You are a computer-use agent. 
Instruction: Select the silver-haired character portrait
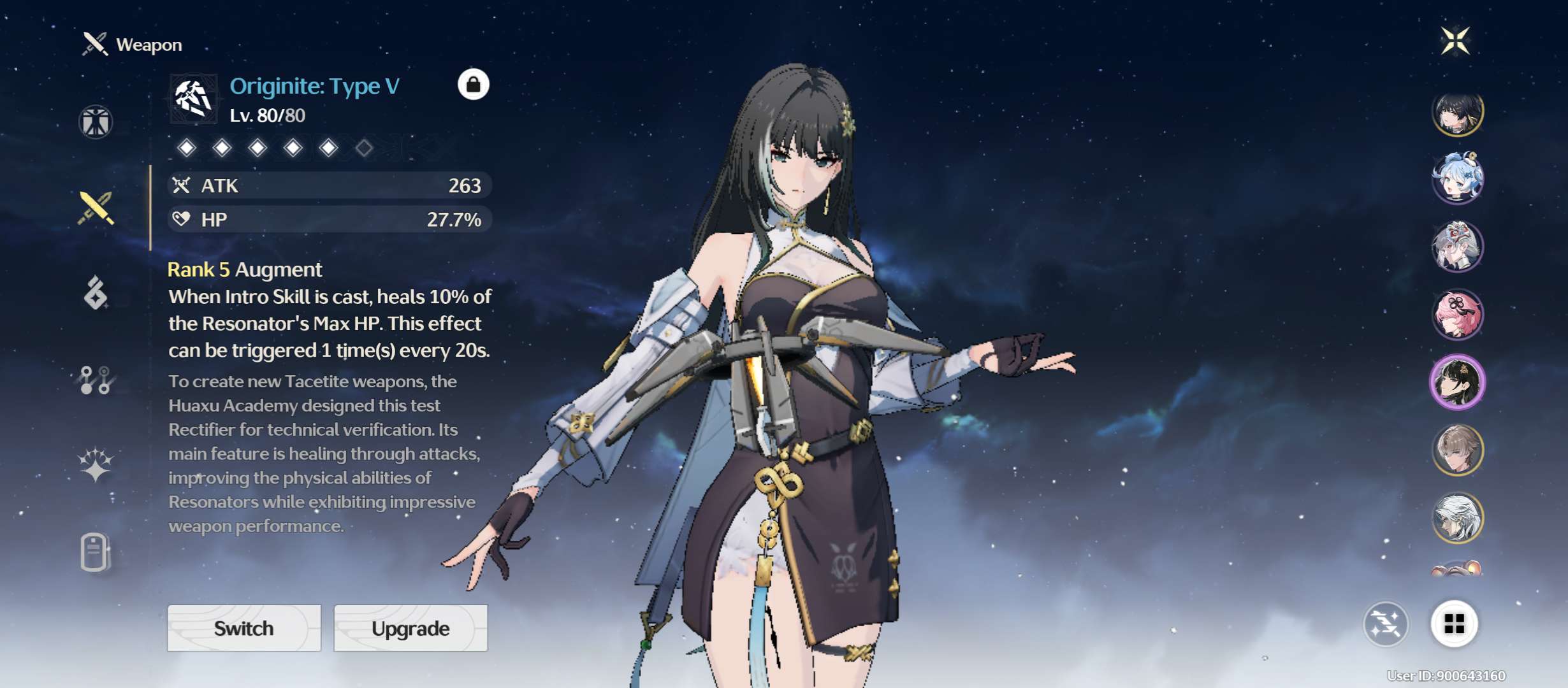point(1457,518)
